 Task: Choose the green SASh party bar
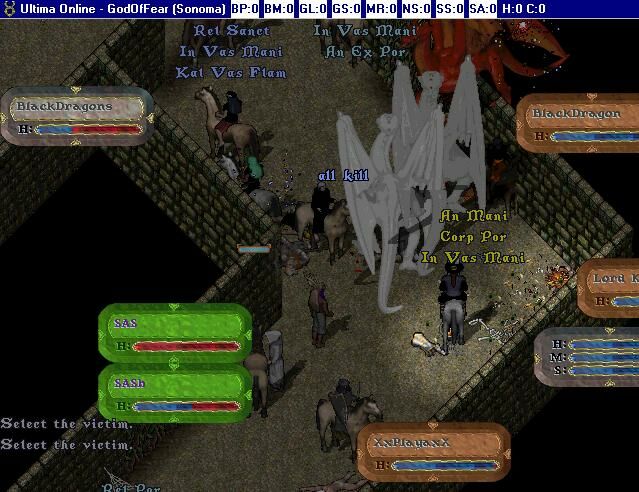coord(174,394)
